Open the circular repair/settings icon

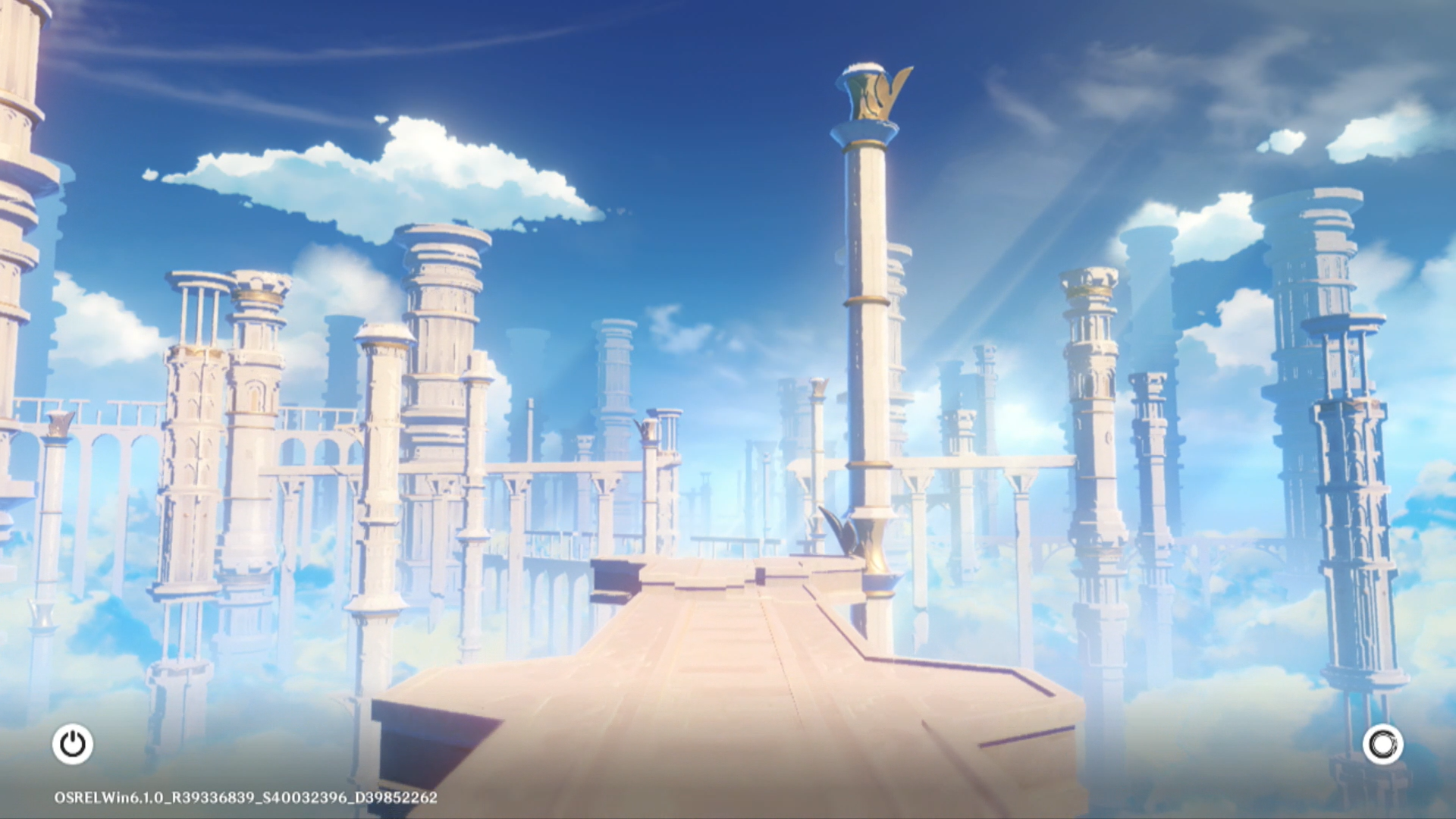tap(1382, 744)
